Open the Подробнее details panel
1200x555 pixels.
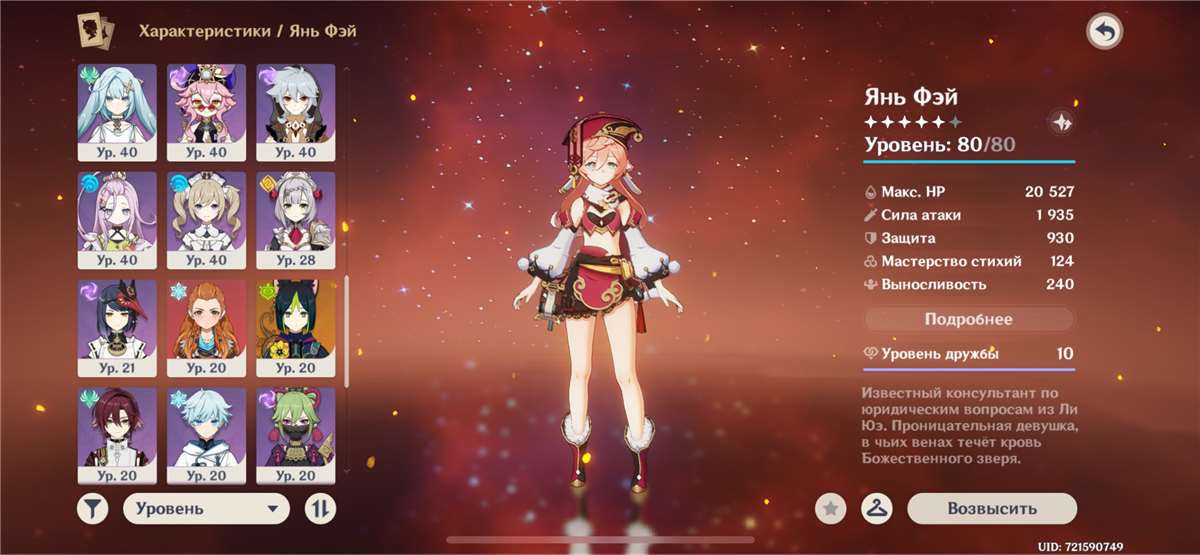[968, 320]
